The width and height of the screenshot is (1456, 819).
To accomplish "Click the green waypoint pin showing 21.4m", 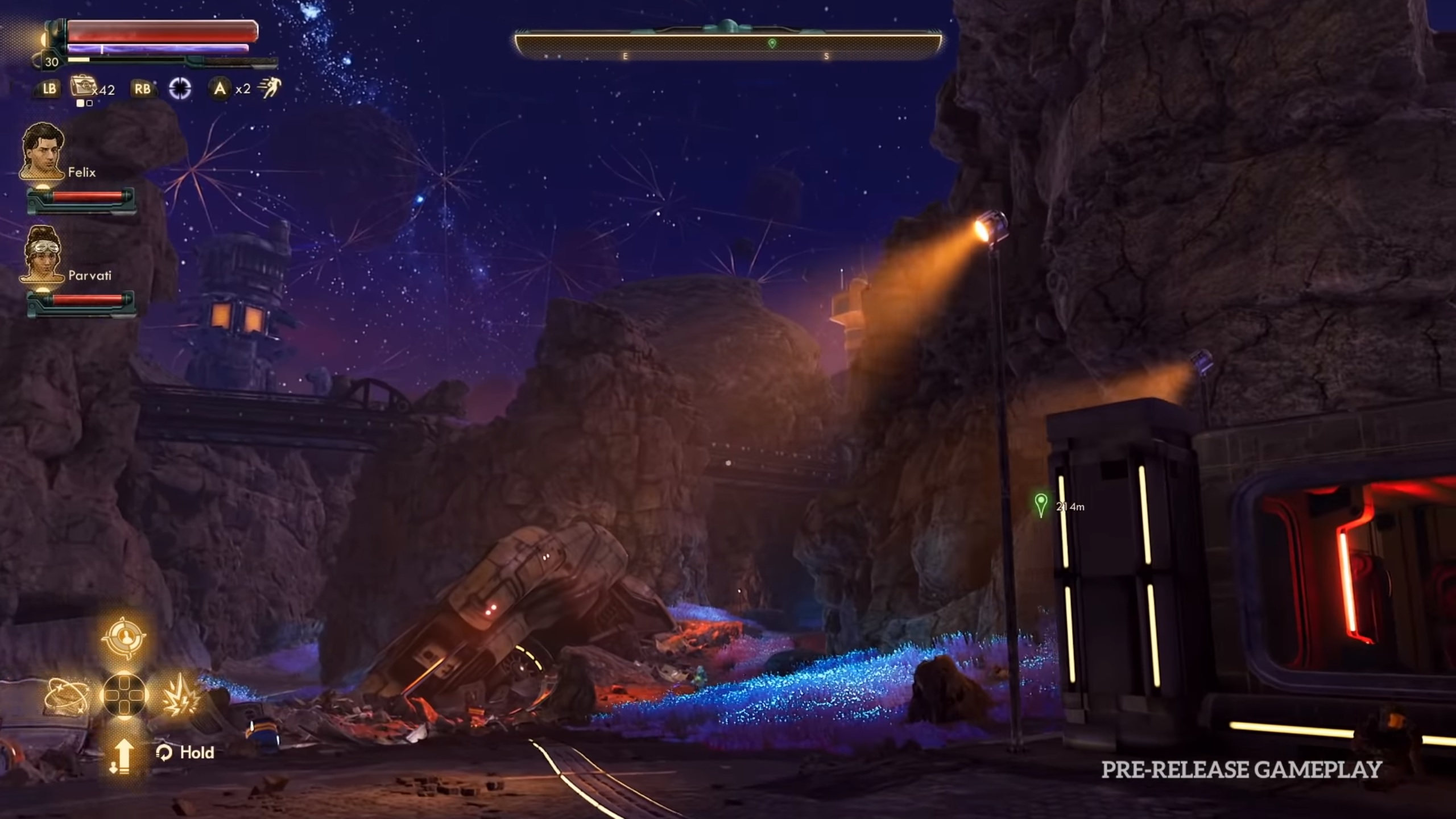I will (1041, 504).
